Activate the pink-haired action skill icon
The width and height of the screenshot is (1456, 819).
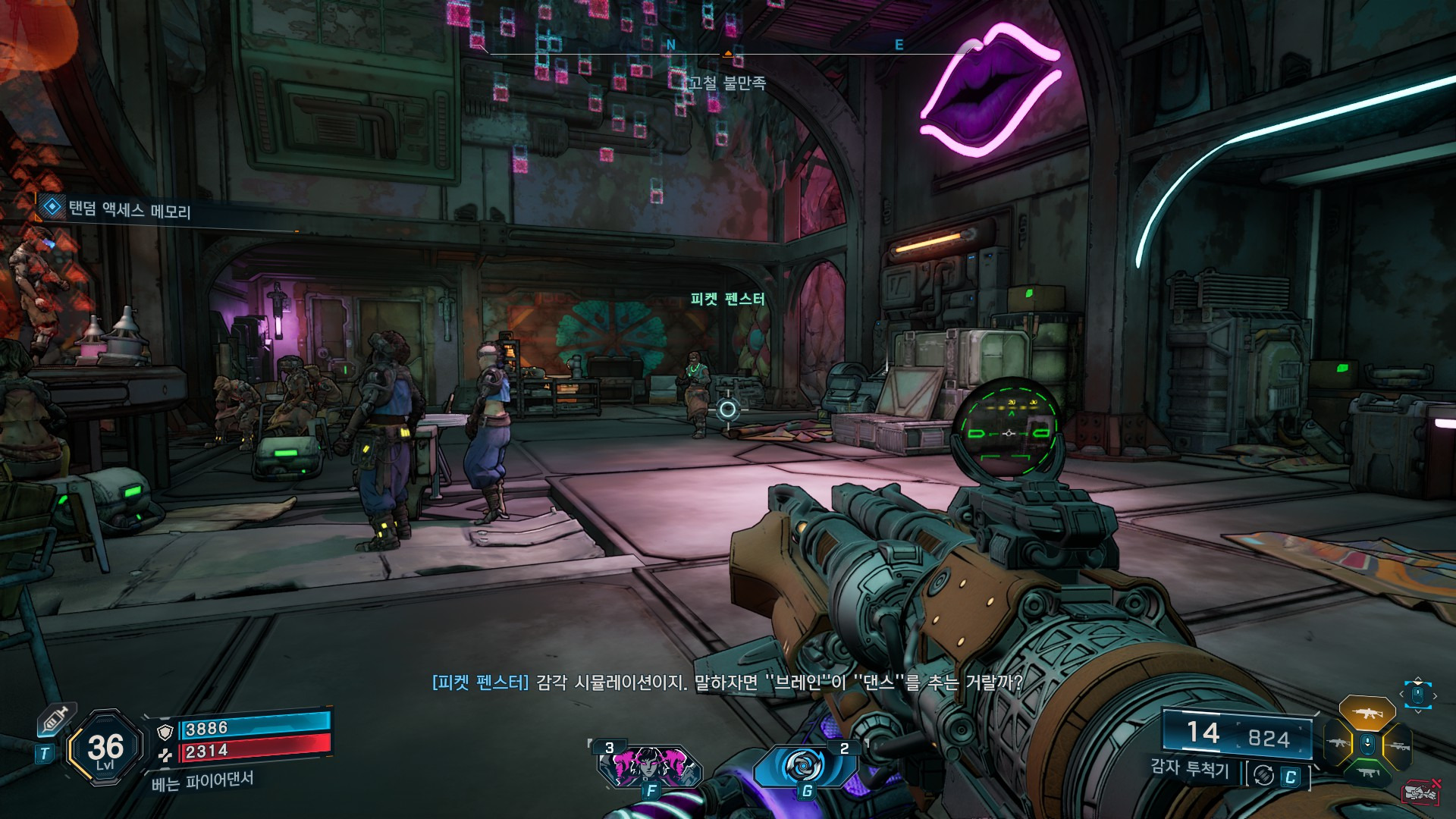coord(649,765)
